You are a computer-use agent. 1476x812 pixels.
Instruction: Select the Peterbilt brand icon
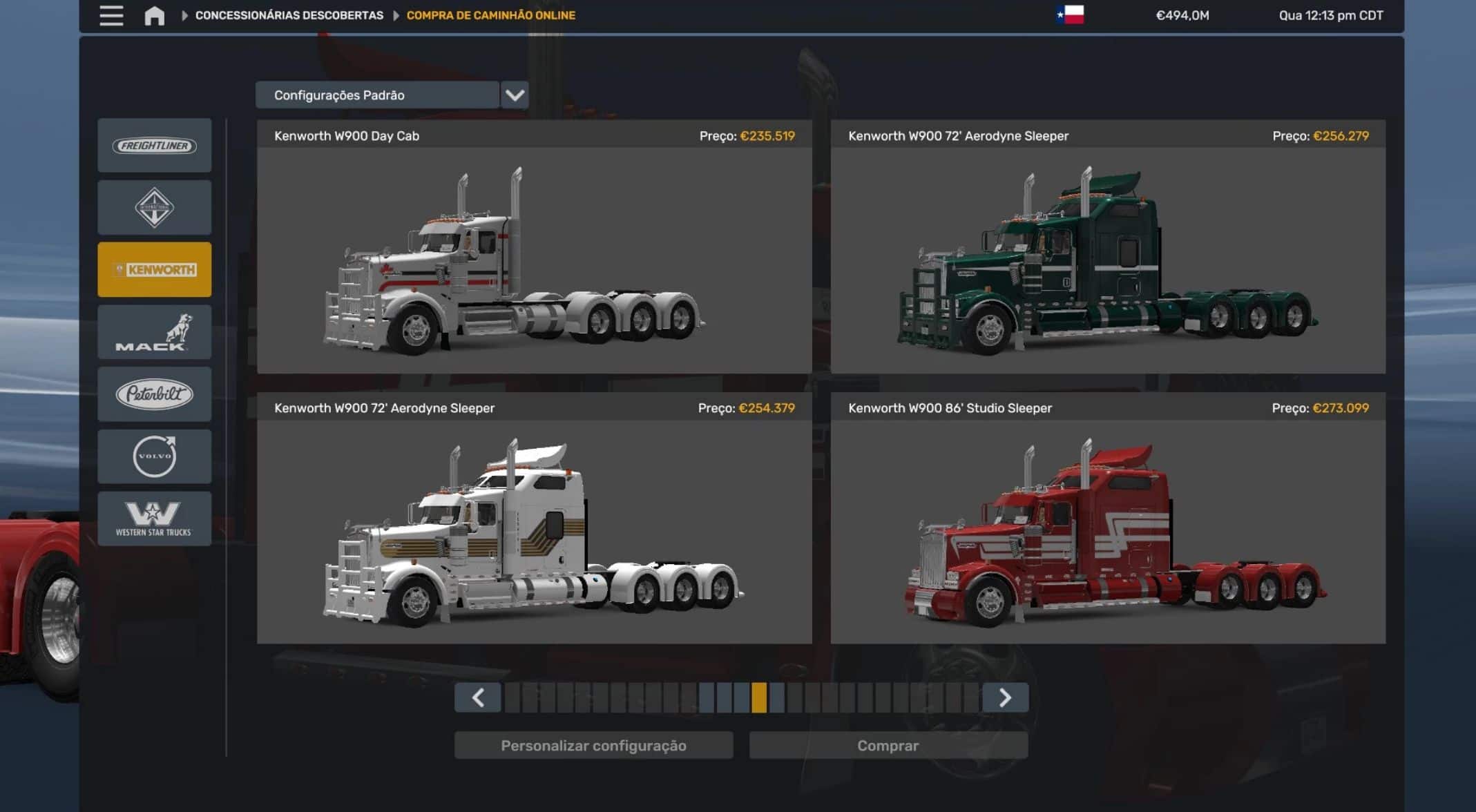point(154,394)
